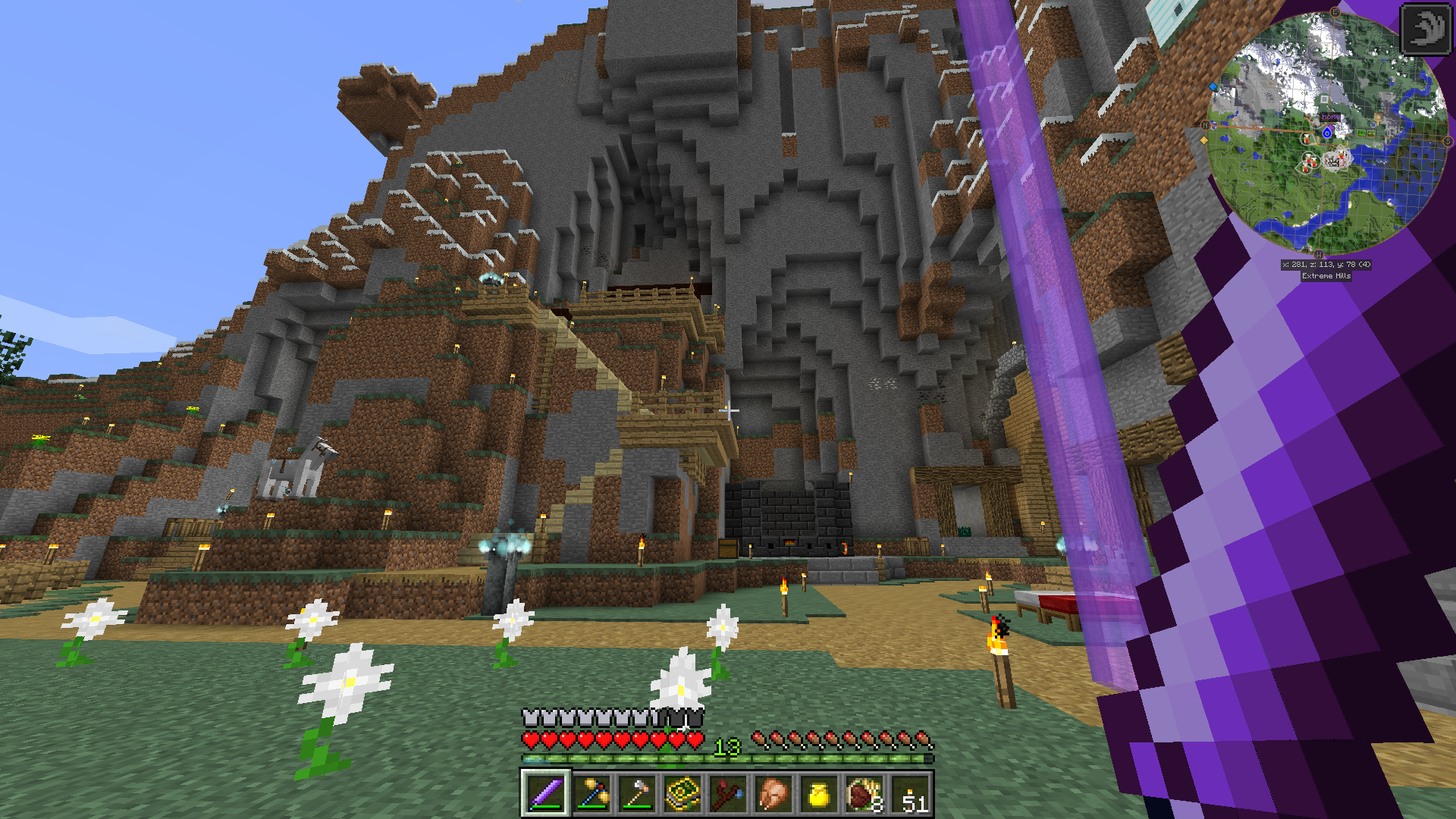Select the cooked chicken hotbar slot
Screen dimensions: 1456x819
[773, 794]
